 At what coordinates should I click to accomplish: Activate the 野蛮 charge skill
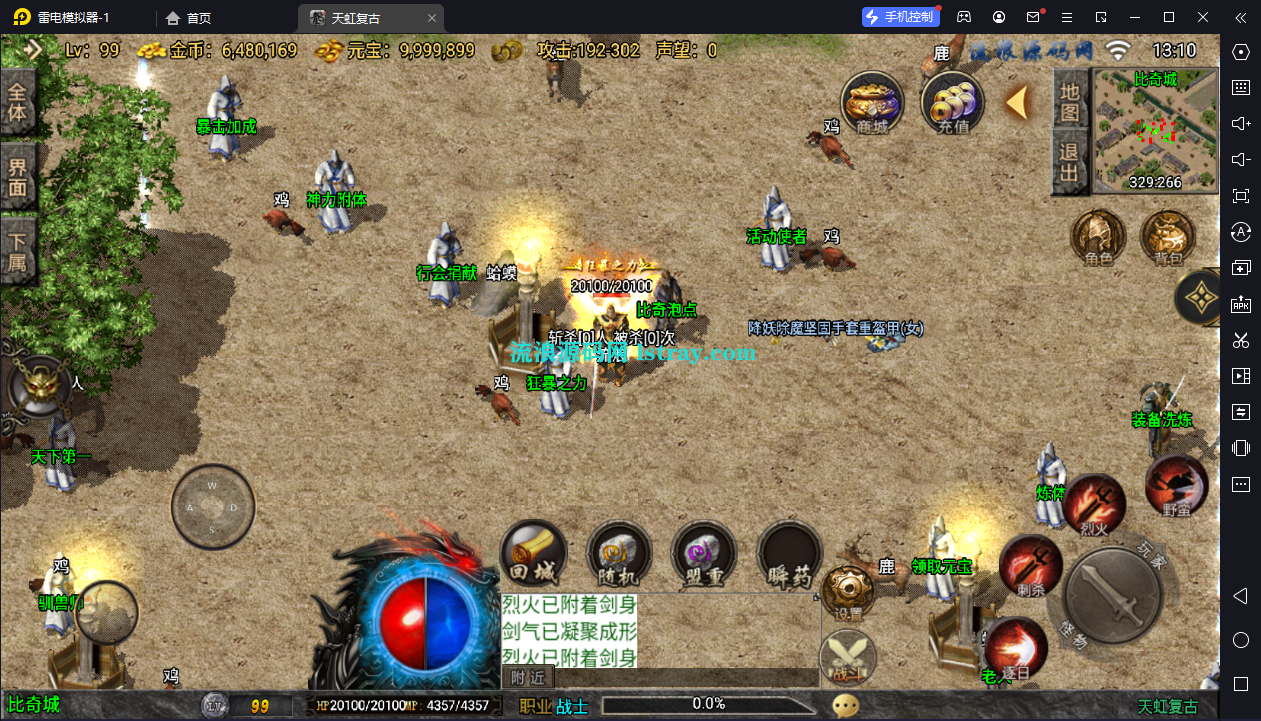[x=1176, y=486]
